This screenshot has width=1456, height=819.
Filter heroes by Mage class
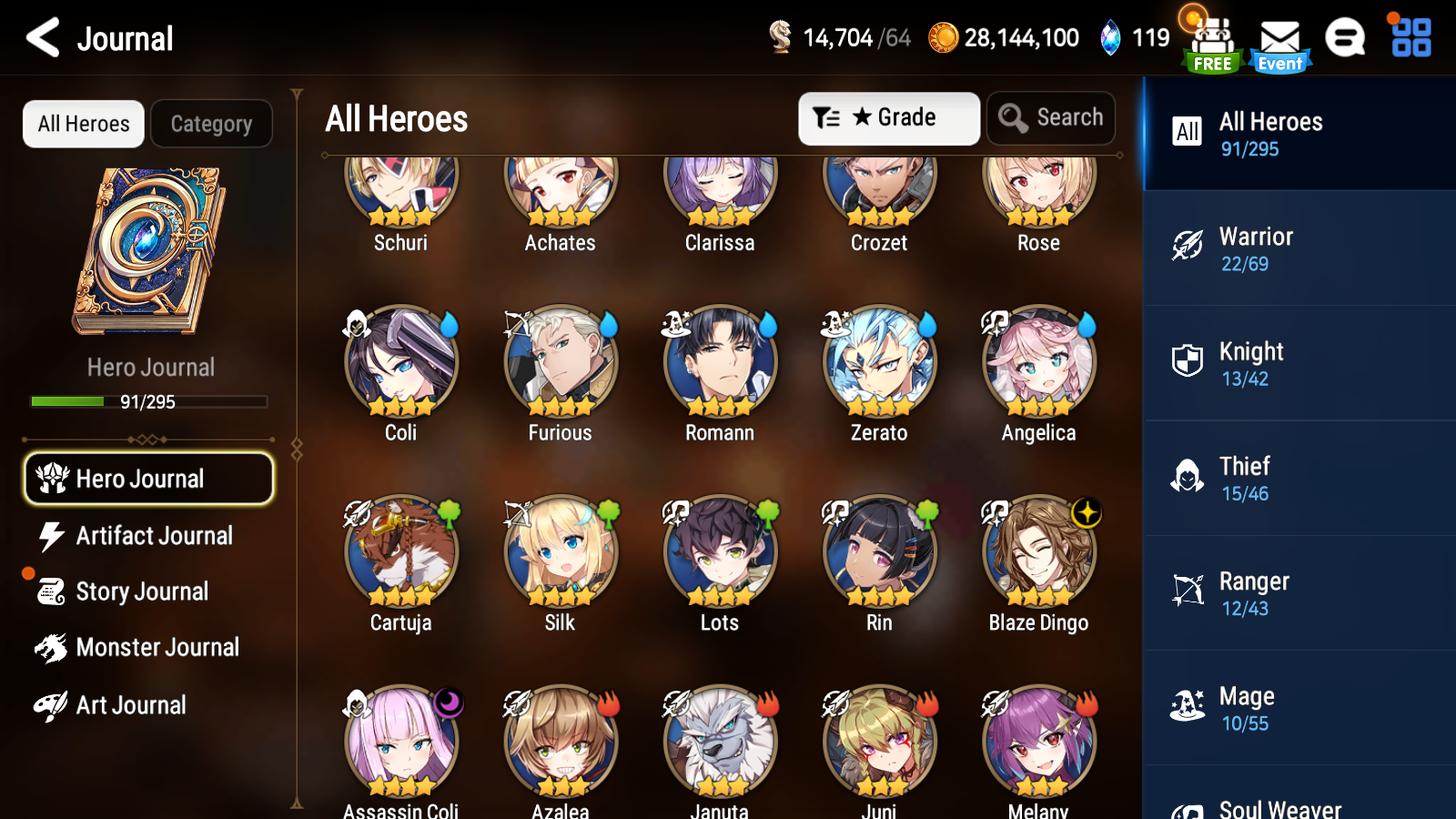tap(1299, 707)
